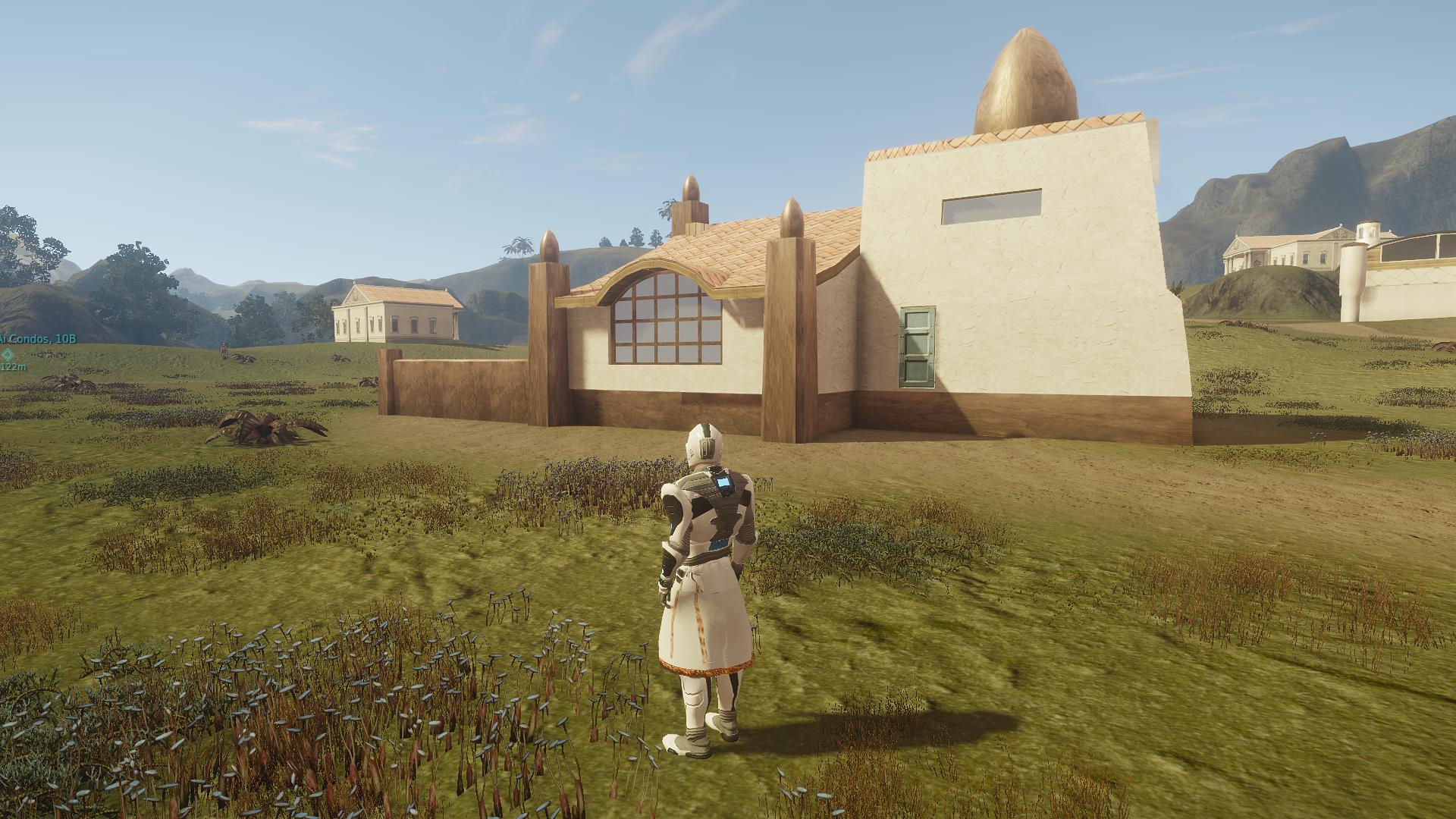1456x819 pixels.
Task: Click the Condos 10B diamond waypoint marker
Action: pyautogui.click(x=8, y=353)
